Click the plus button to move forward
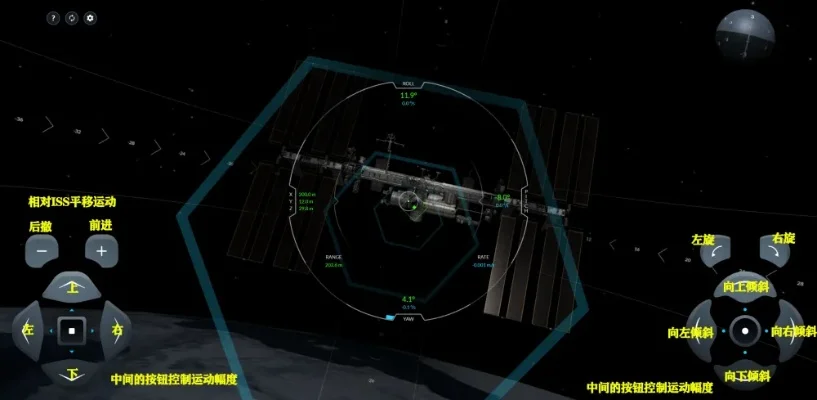This screenshot has height=400, width=817. [x=101, y=251]
